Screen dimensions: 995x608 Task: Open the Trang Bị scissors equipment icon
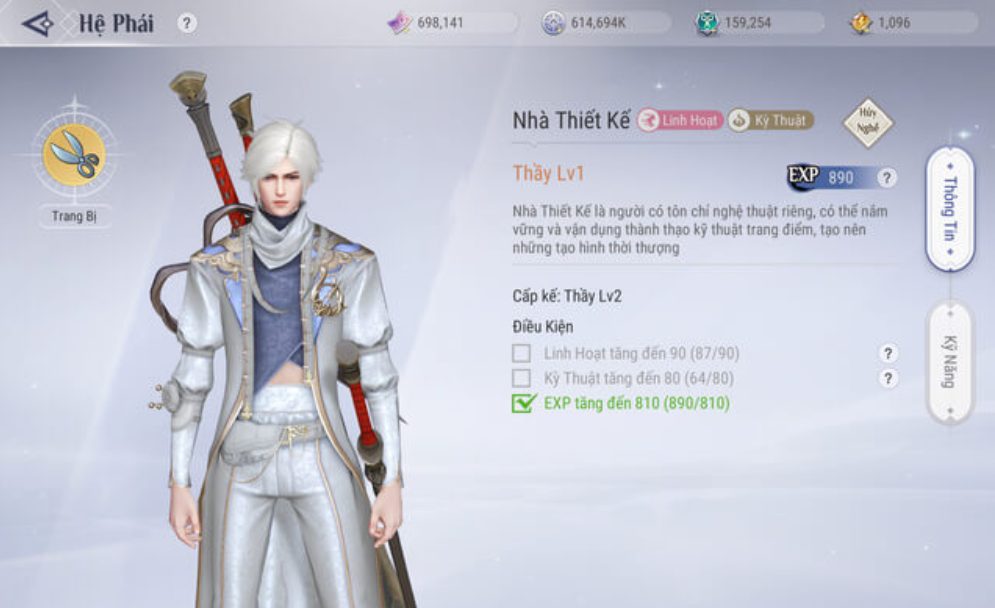tap(74, 155)
